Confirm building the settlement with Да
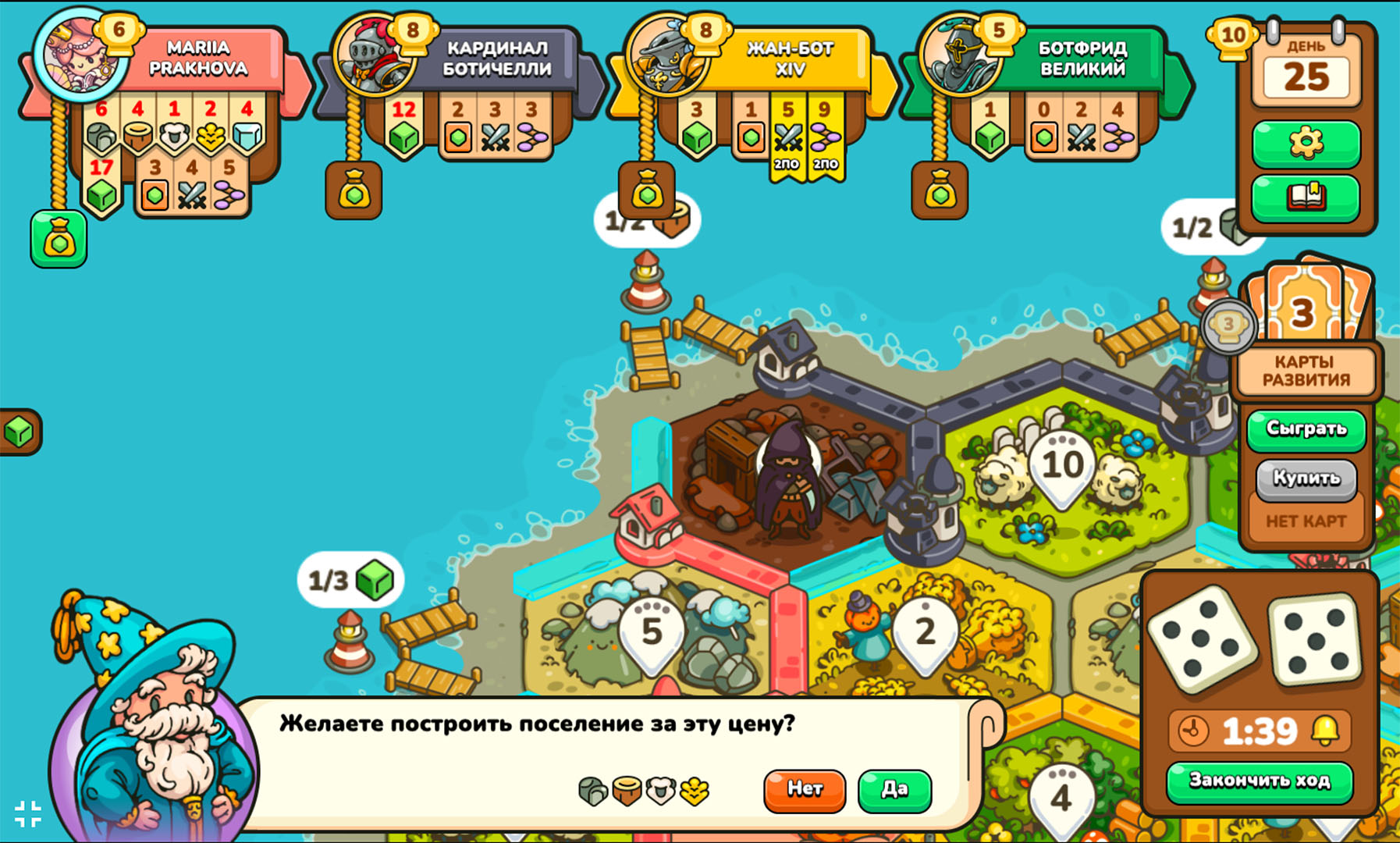Viewport: 1400px width, 843px height. pos(894,790)
